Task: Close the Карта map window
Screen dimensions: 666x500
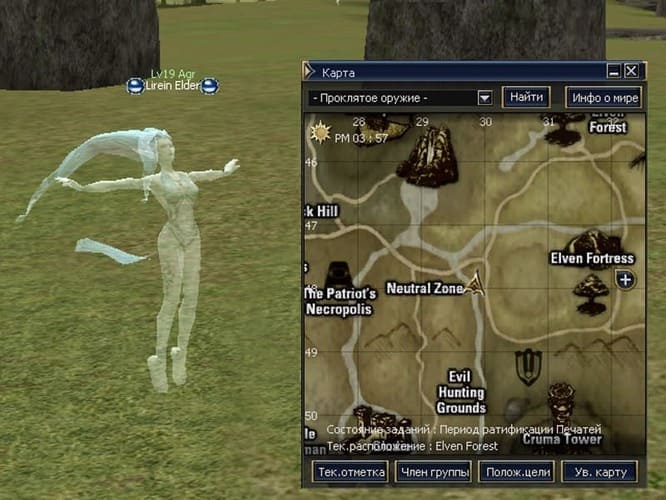Action: (x=631, y=72)
